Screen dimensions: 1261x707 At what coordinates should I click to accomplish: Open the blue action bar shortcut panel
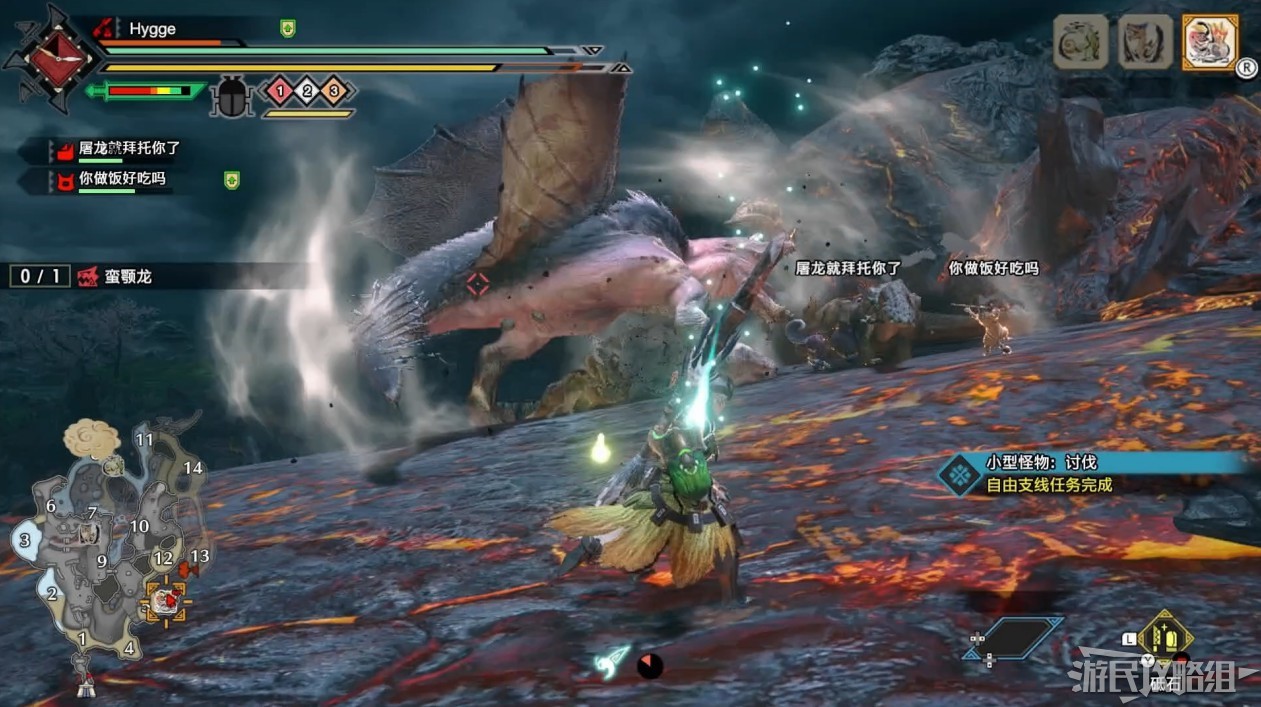pyautogui.click(x=1012, y=637)
